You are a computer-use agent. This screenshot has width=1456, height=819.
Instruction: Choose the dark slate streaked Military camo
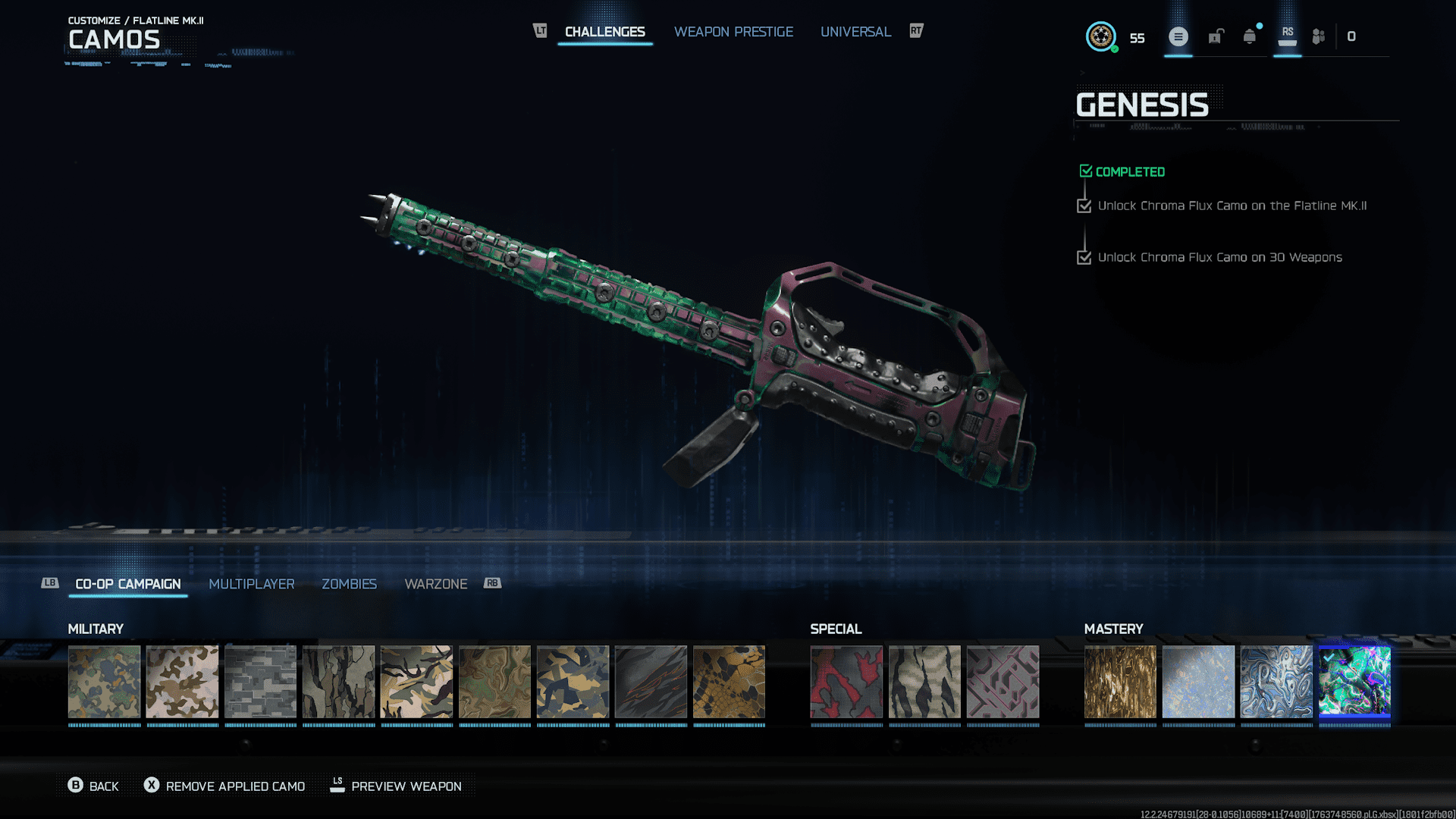(x=651, y=682)
